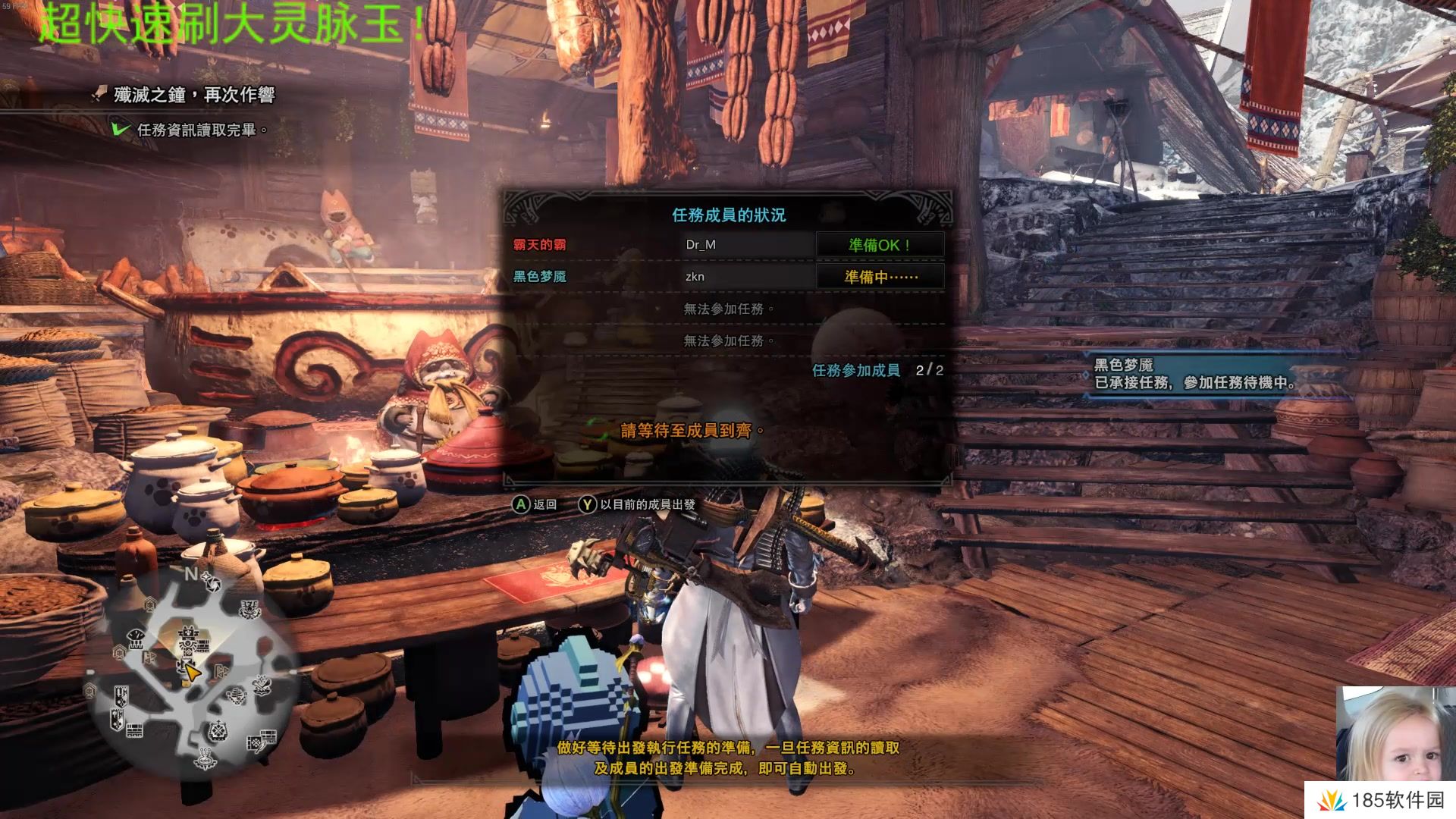This screenshot has height=819, width=1456.
Task: Click the 185软件园 watermark logo
Action: [1382, 801]
